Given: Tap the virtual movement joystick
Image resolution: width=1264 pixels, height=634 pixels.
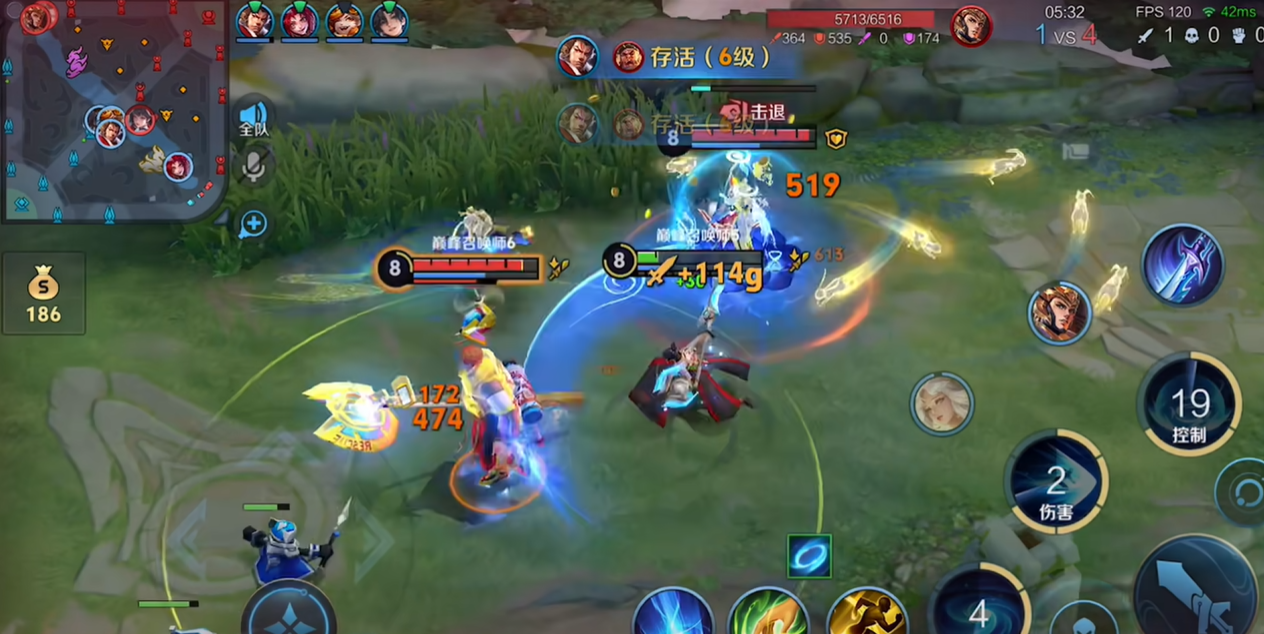Looking at the screenshot, I should (288, 610).
